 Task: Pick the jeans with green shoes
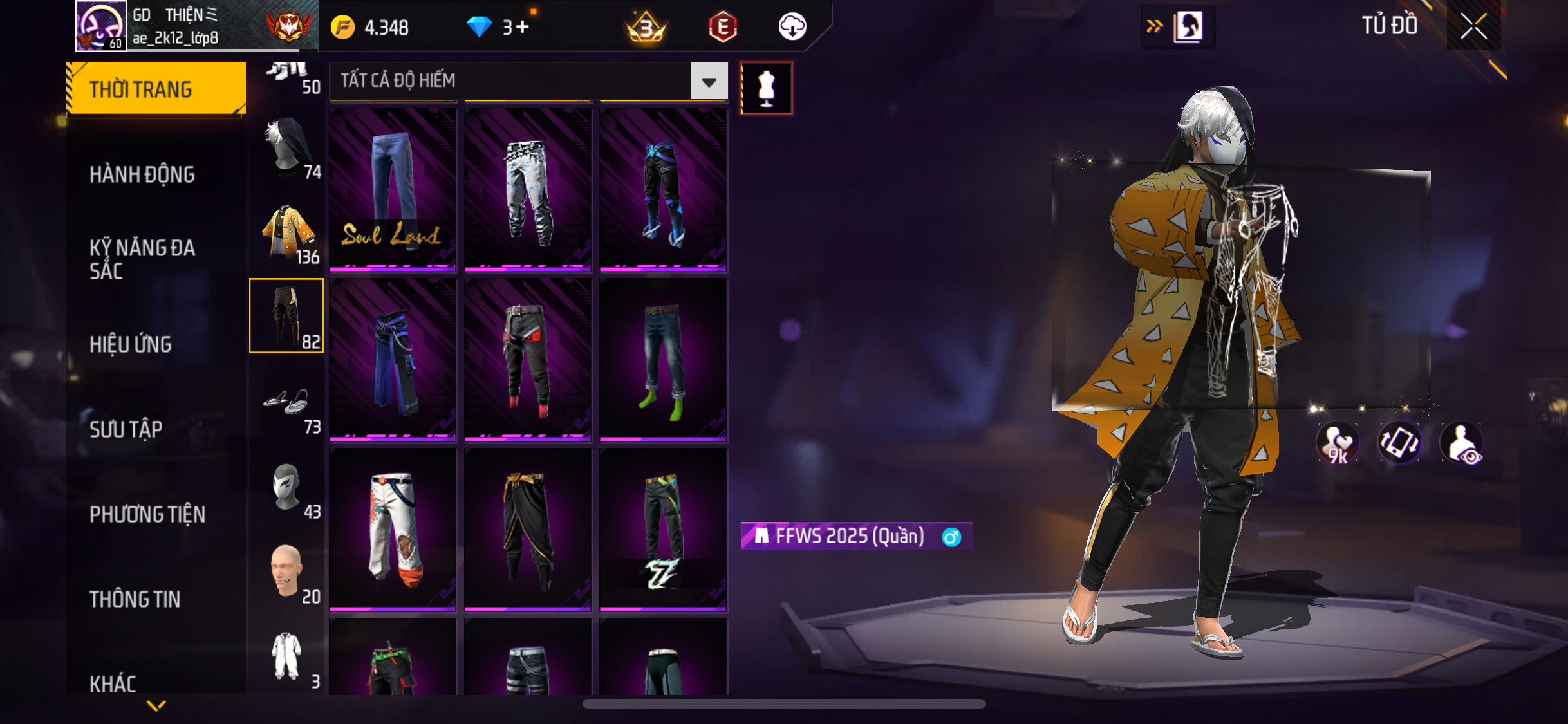click(663, 359)
